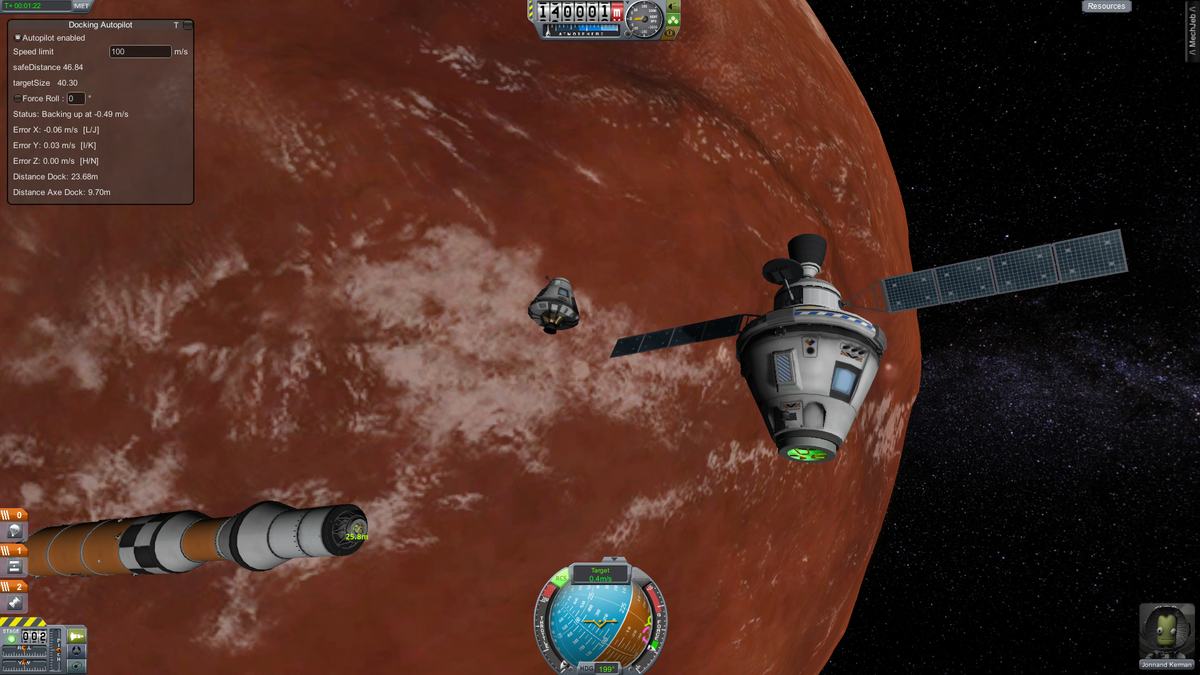Click Jonnand Kerman's crew portrait
Viewport: 1200px width, 675px height.
pos(1166,631)
